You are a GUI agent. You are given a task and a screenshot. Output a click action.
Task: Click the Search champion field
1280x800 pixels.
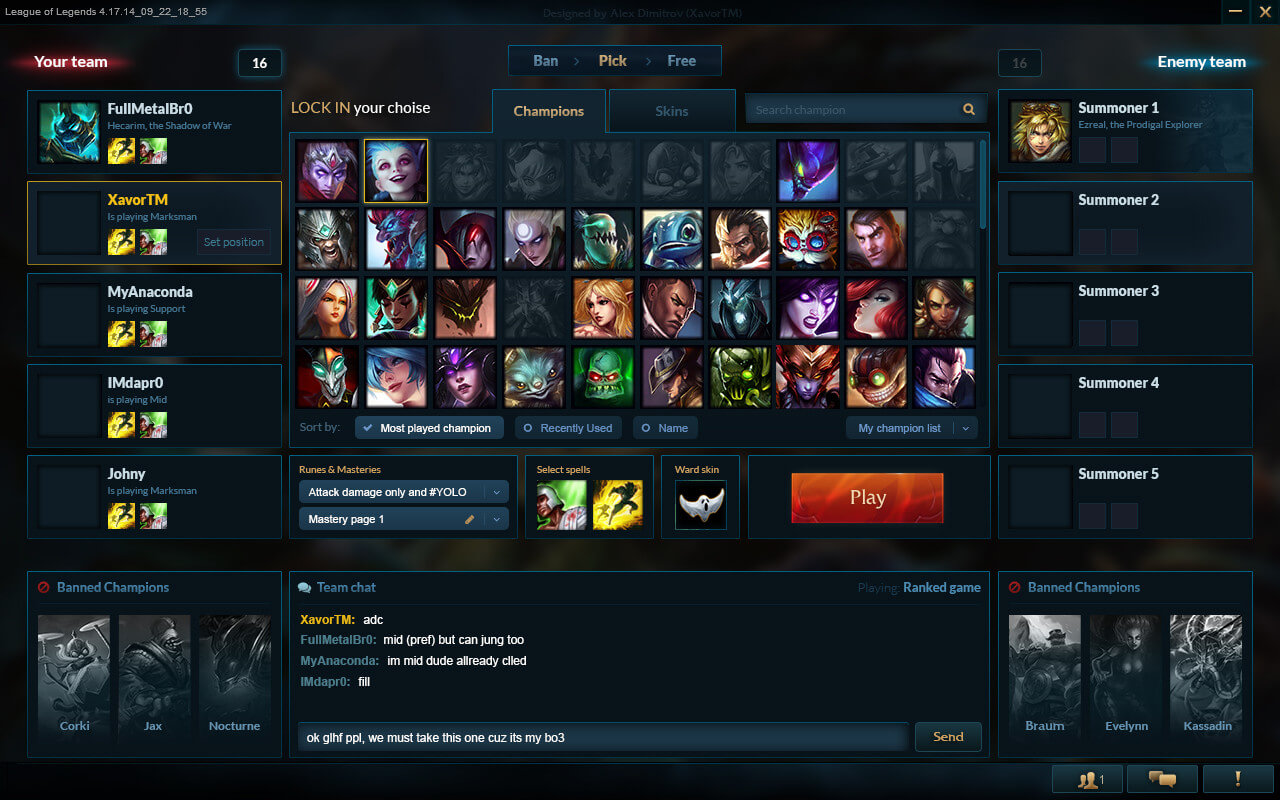pyautogui.click(x=855, y=110)
